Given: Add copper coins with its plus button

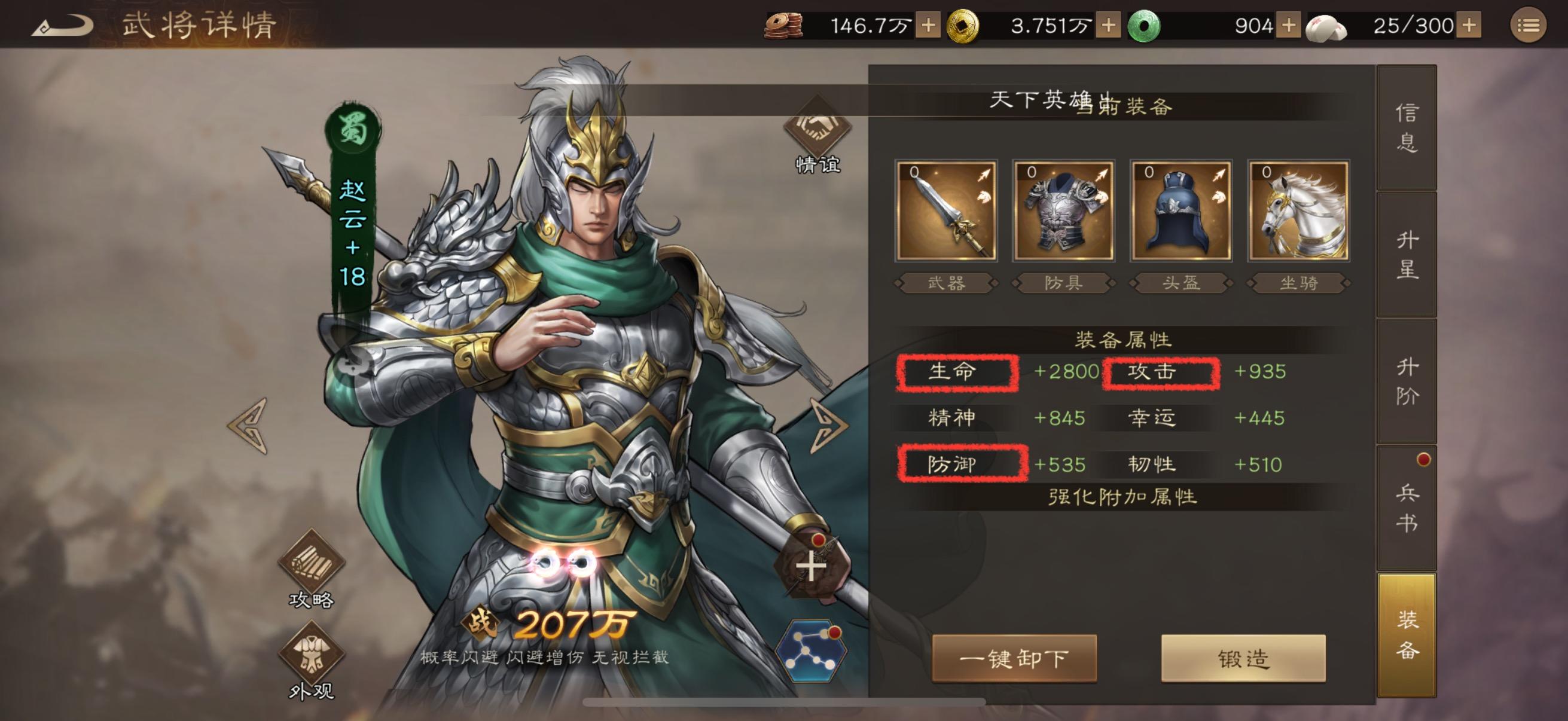Looking at the screenshot, I should pyautogui.click(x=928, y=26).
